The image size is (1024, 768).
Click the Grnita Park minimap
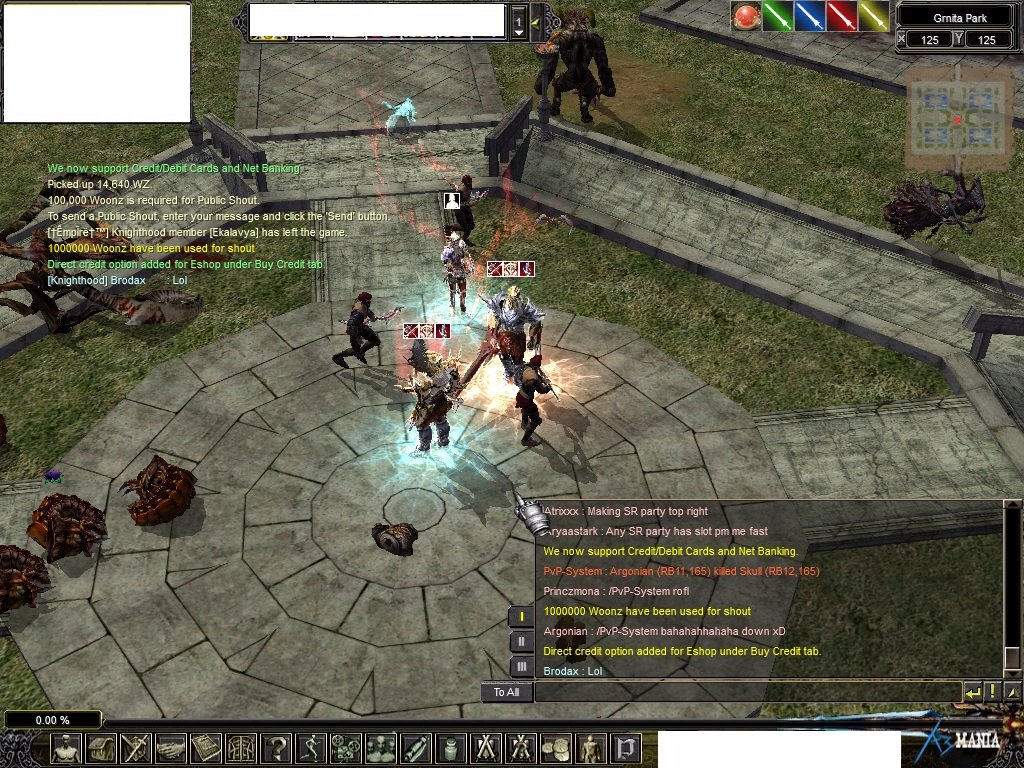956,119
